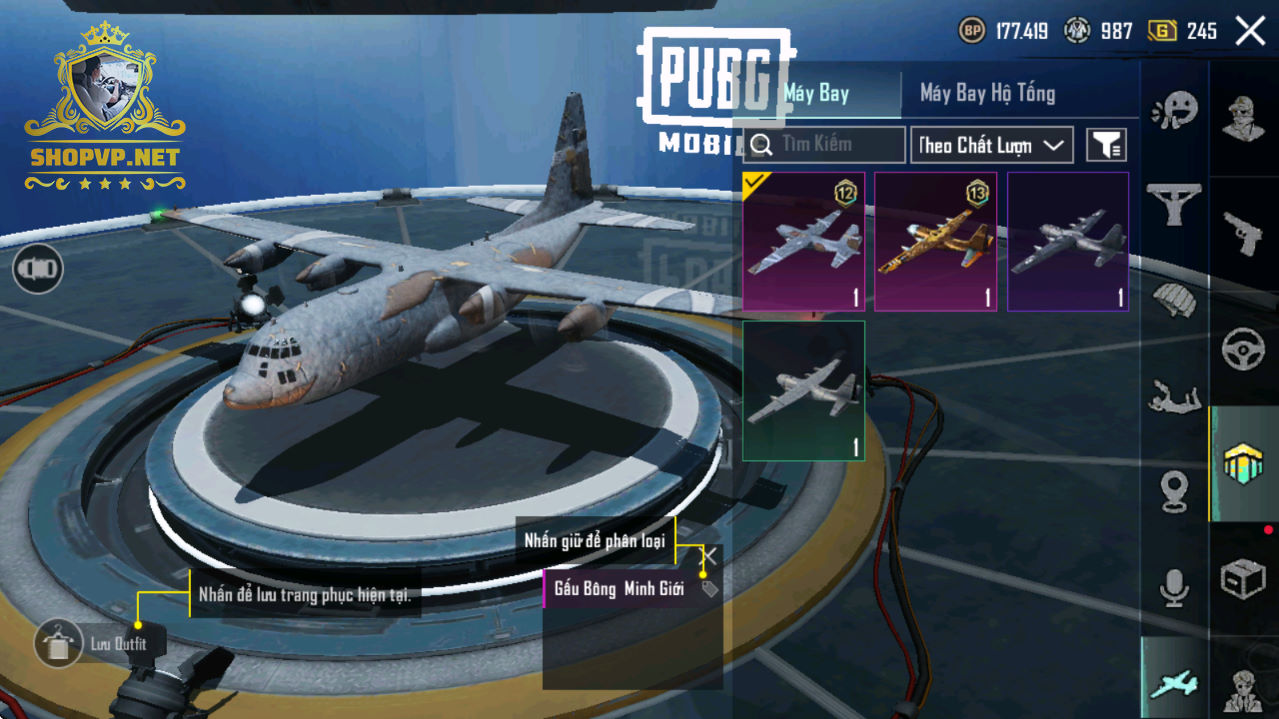
Task: Save current look with Lưu Outfit
Action: (59, 643)
